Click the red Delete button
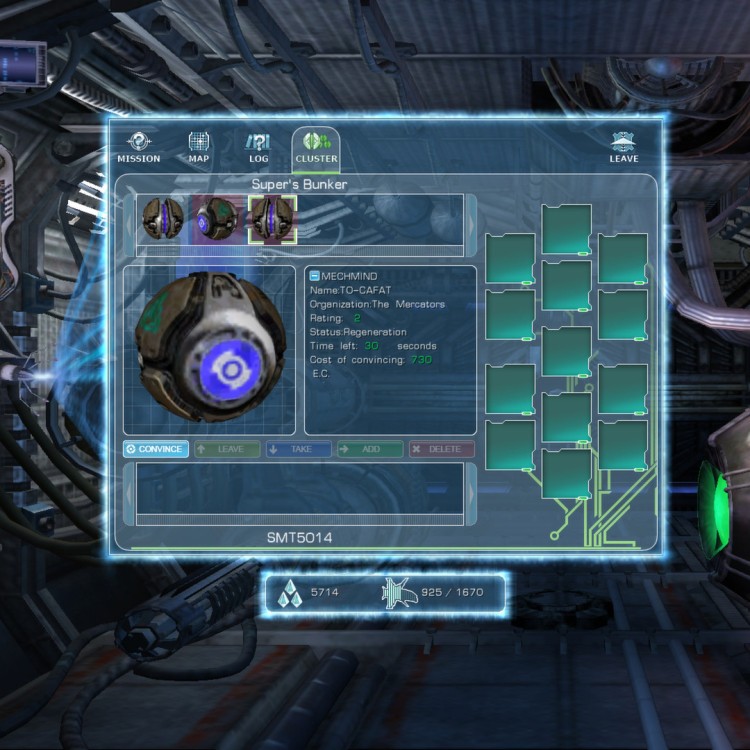Viewport: 750px width, 750px height. pyautogui.click(x=441, y=450)
